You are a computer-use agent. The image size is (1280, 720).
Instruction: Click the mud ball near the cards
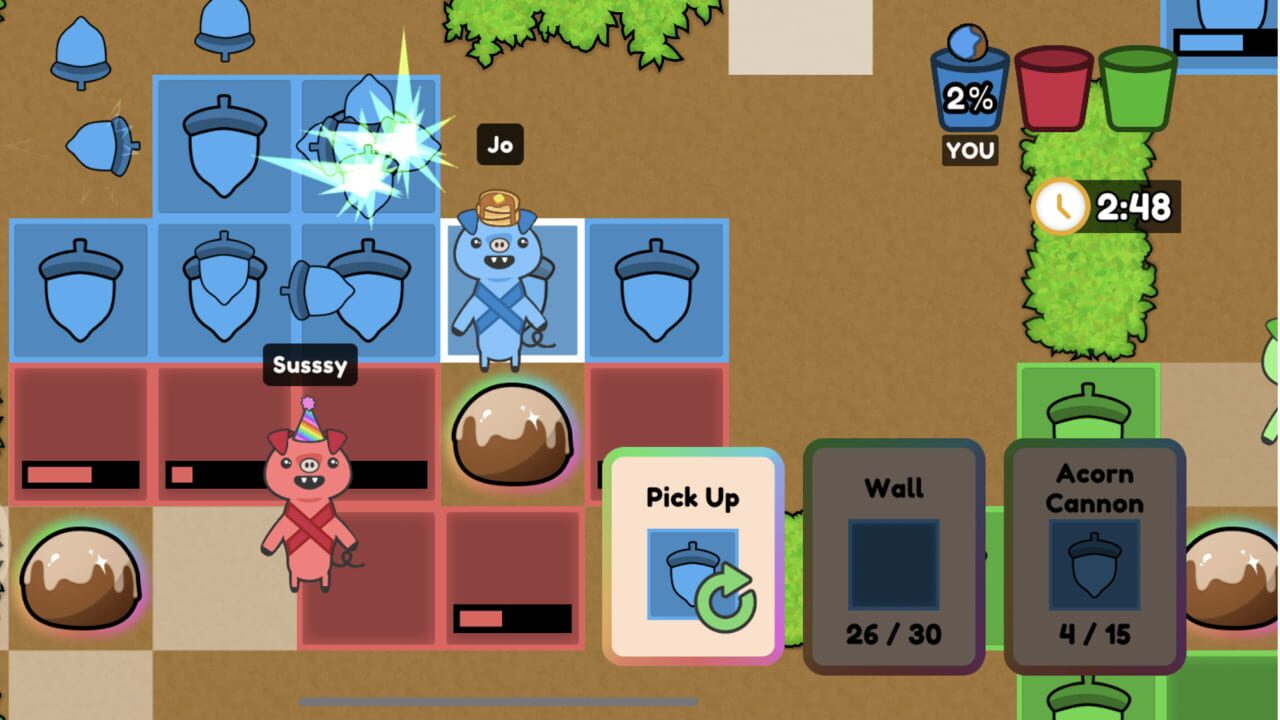click(x=515, y=430)
